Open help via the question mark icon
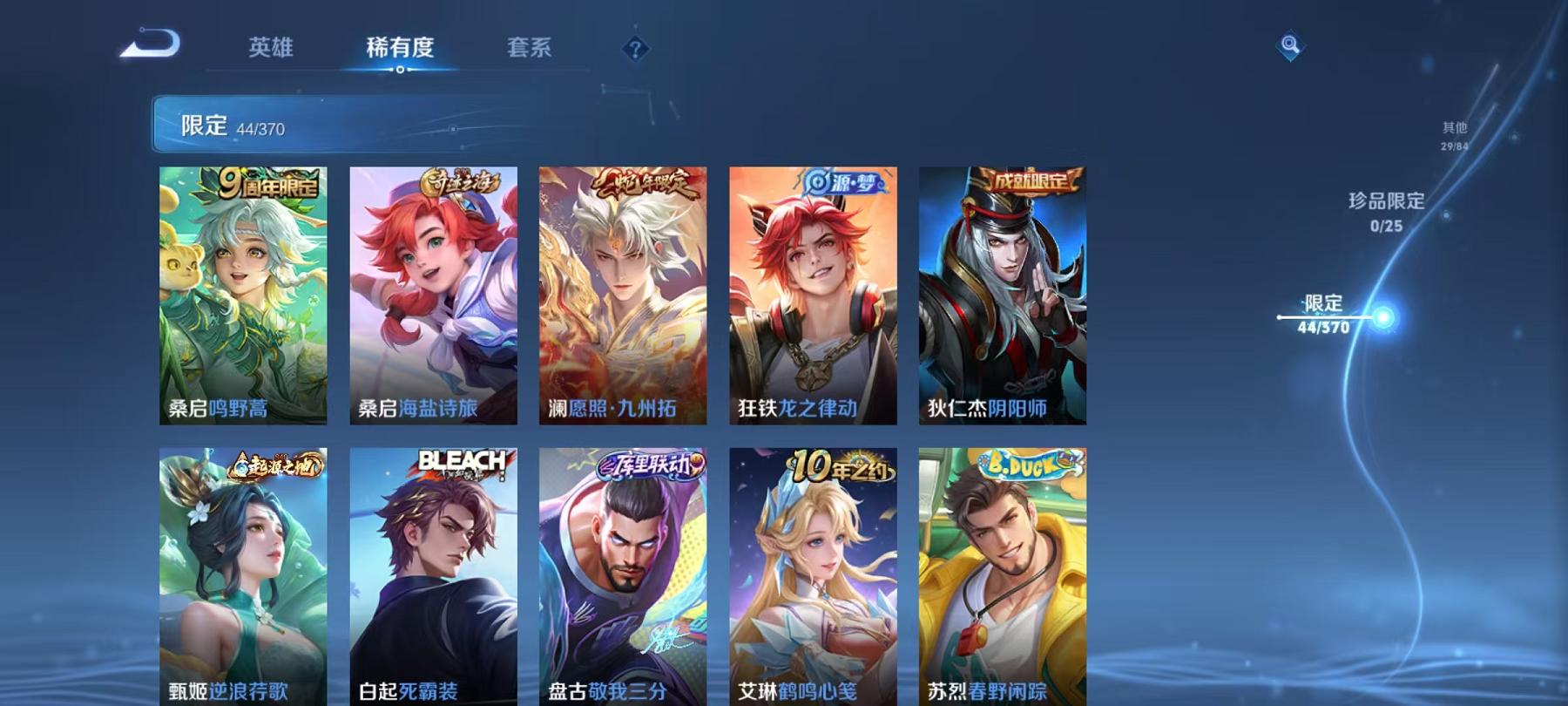The image size is (1568, 706). point(635,50)
